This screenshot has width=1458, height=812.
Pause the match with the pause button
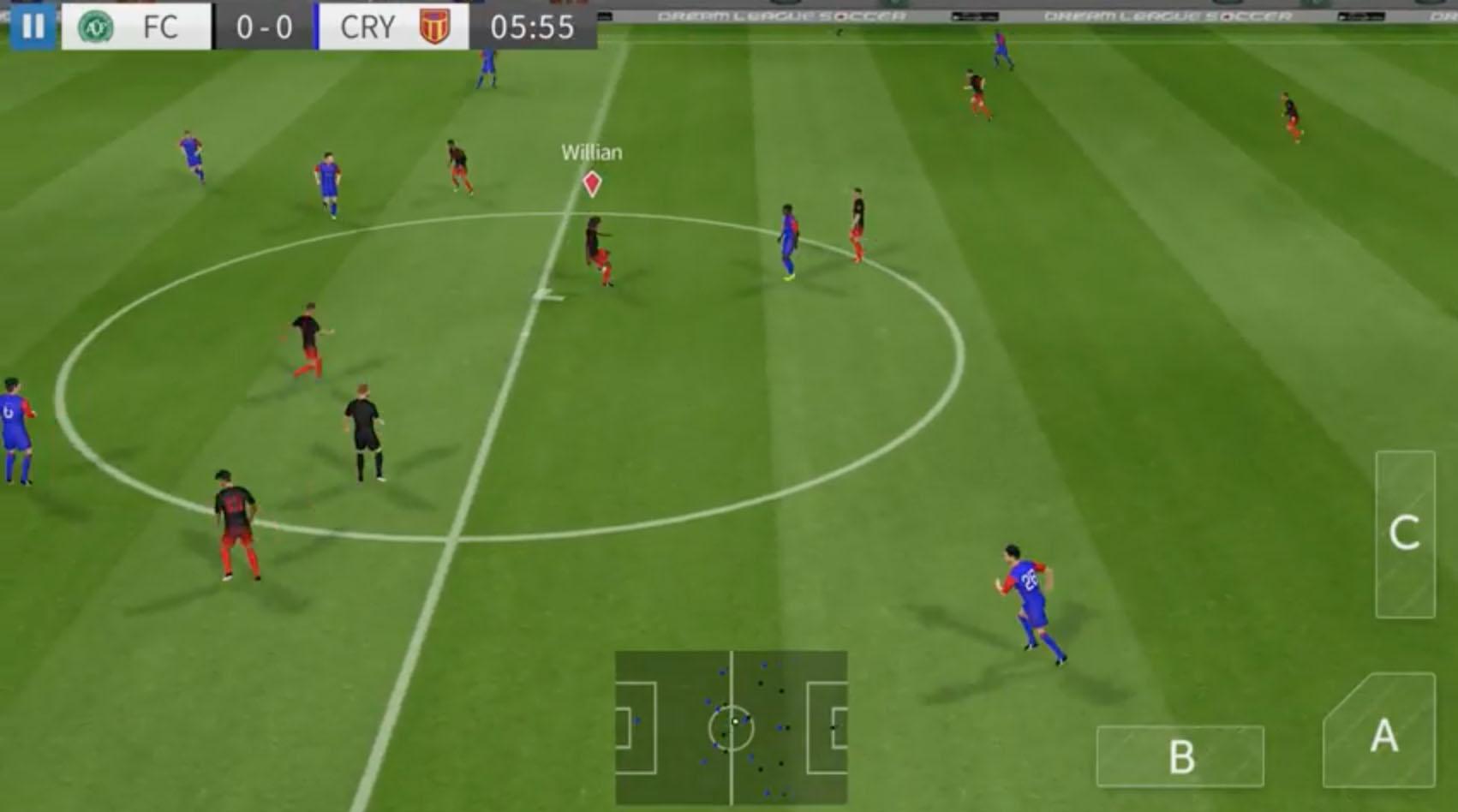click(x=33, y=26)
